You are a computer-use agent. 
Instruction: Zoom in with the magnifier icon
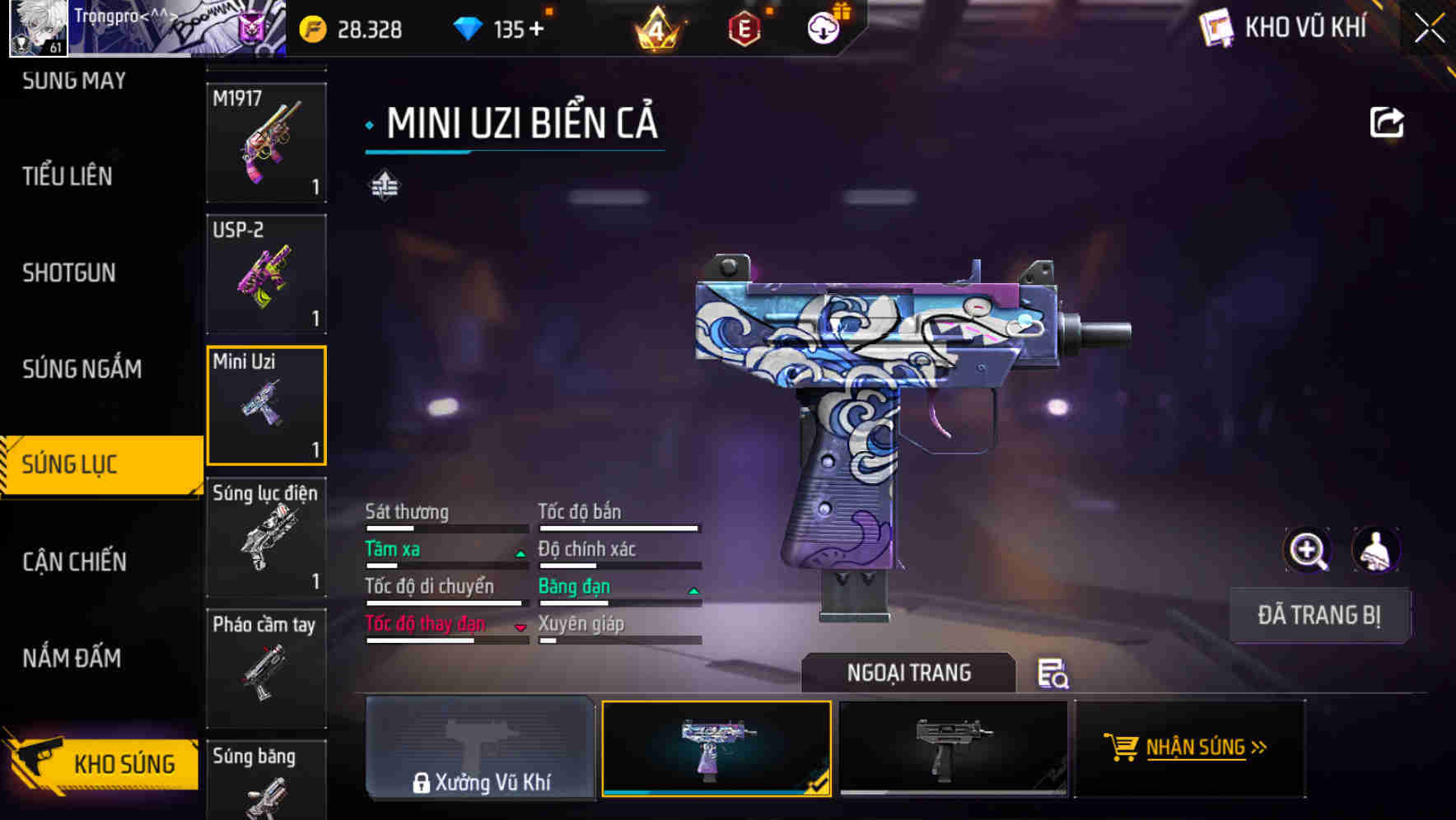1307,550
